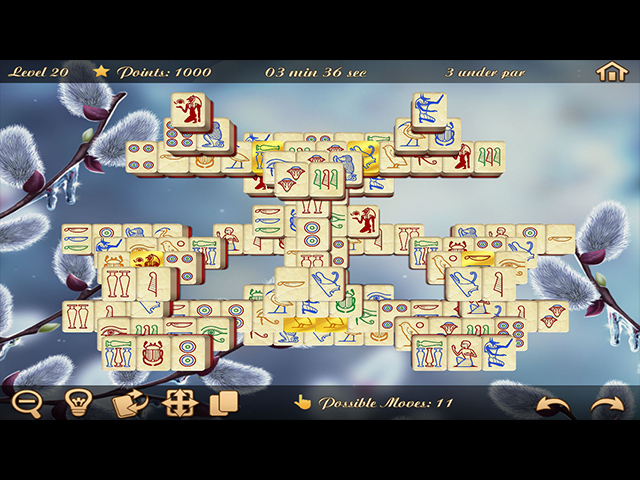The image size is (640, 480).
Task: Undo the last move
Action: click(x=551, y=405)
